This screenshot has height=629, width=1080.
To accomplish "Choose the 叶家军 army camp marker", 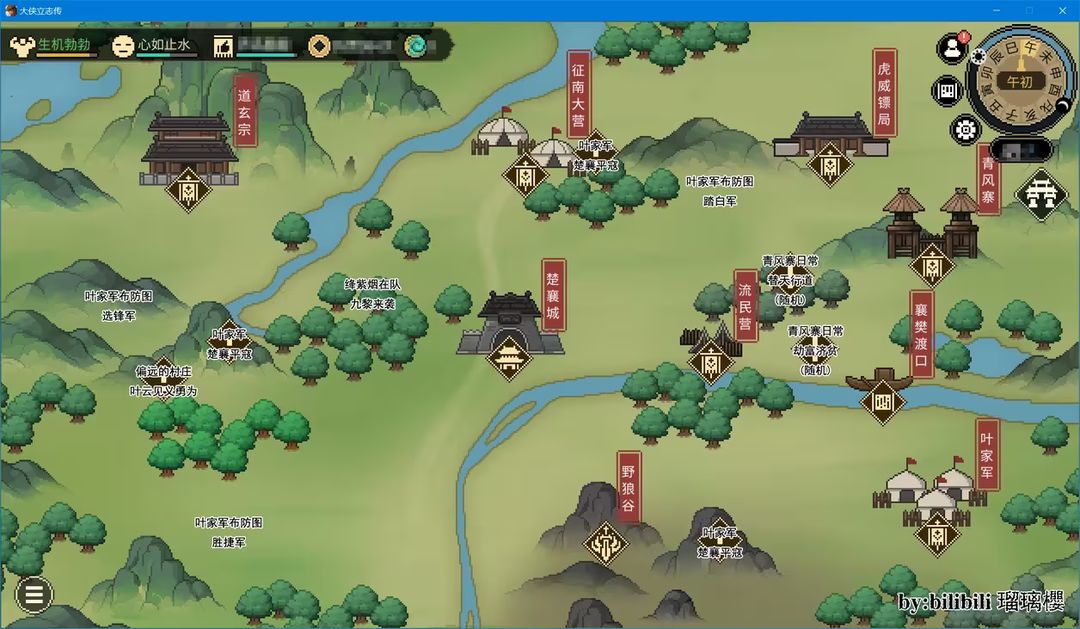I will tap(937, 534).
